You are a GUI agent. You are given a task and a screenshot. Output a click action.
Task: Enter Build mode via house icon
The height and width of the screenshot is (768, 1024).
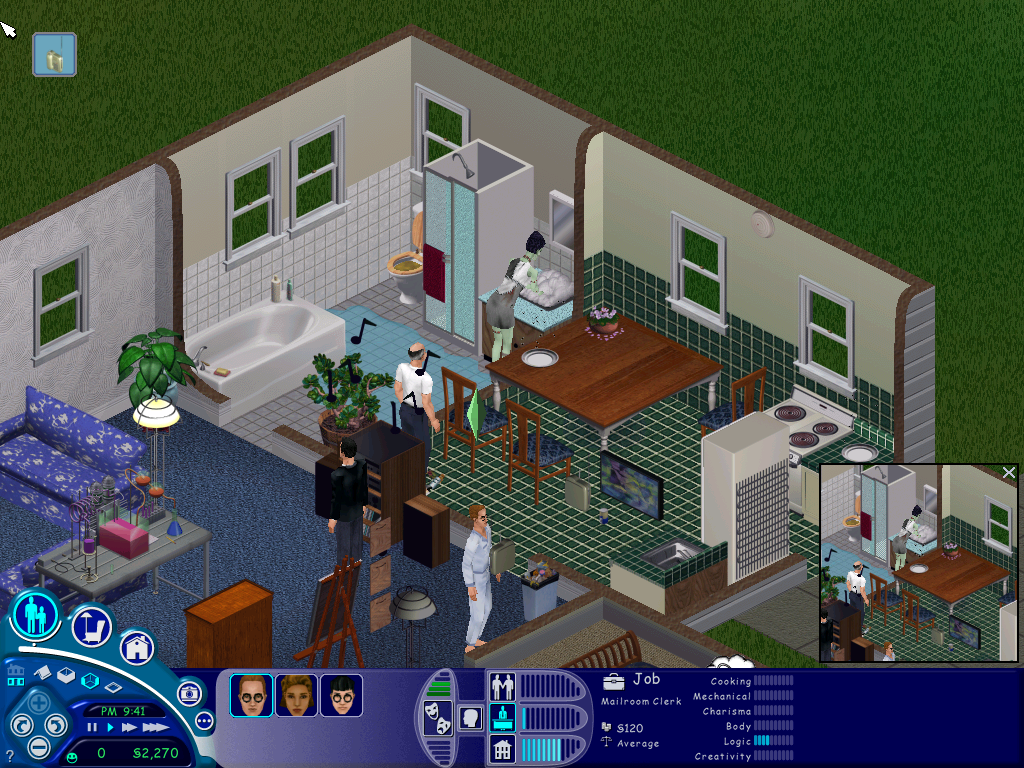[x=137, y=647]
